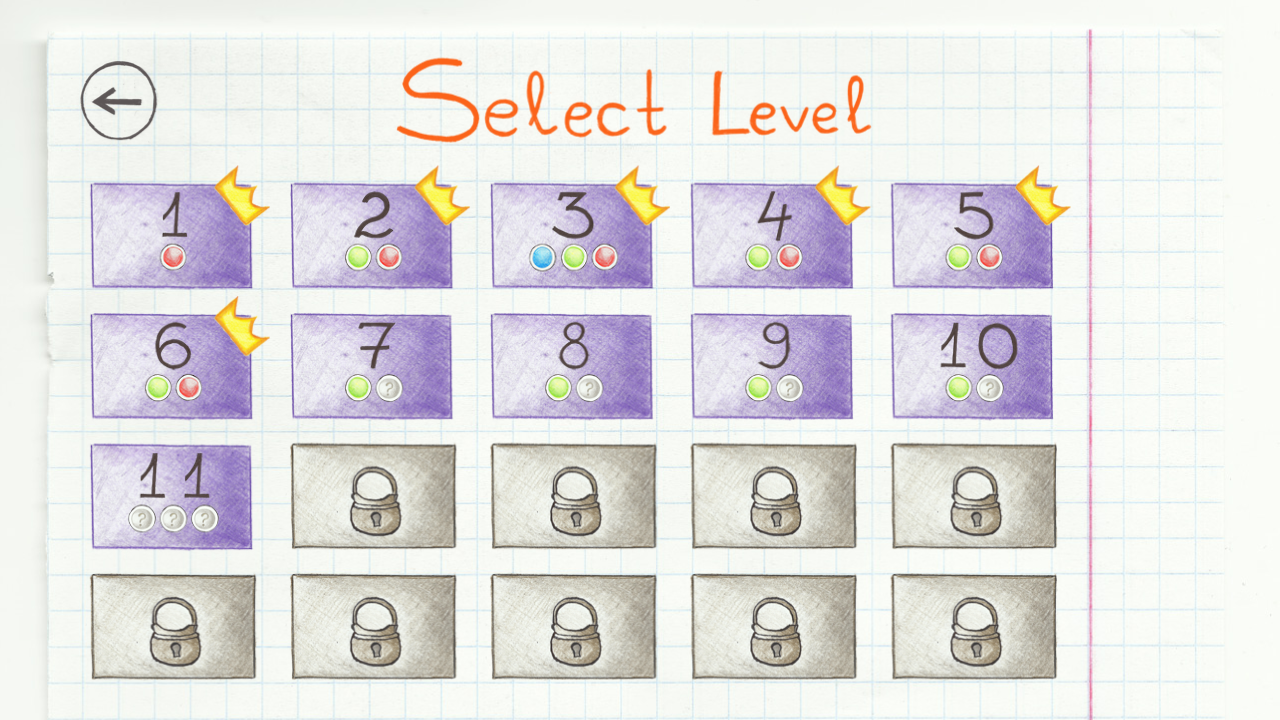This screenshot has width=1280, height=720.
Task: Launch level 5 in the top row
Action: [x=971, y=235]
